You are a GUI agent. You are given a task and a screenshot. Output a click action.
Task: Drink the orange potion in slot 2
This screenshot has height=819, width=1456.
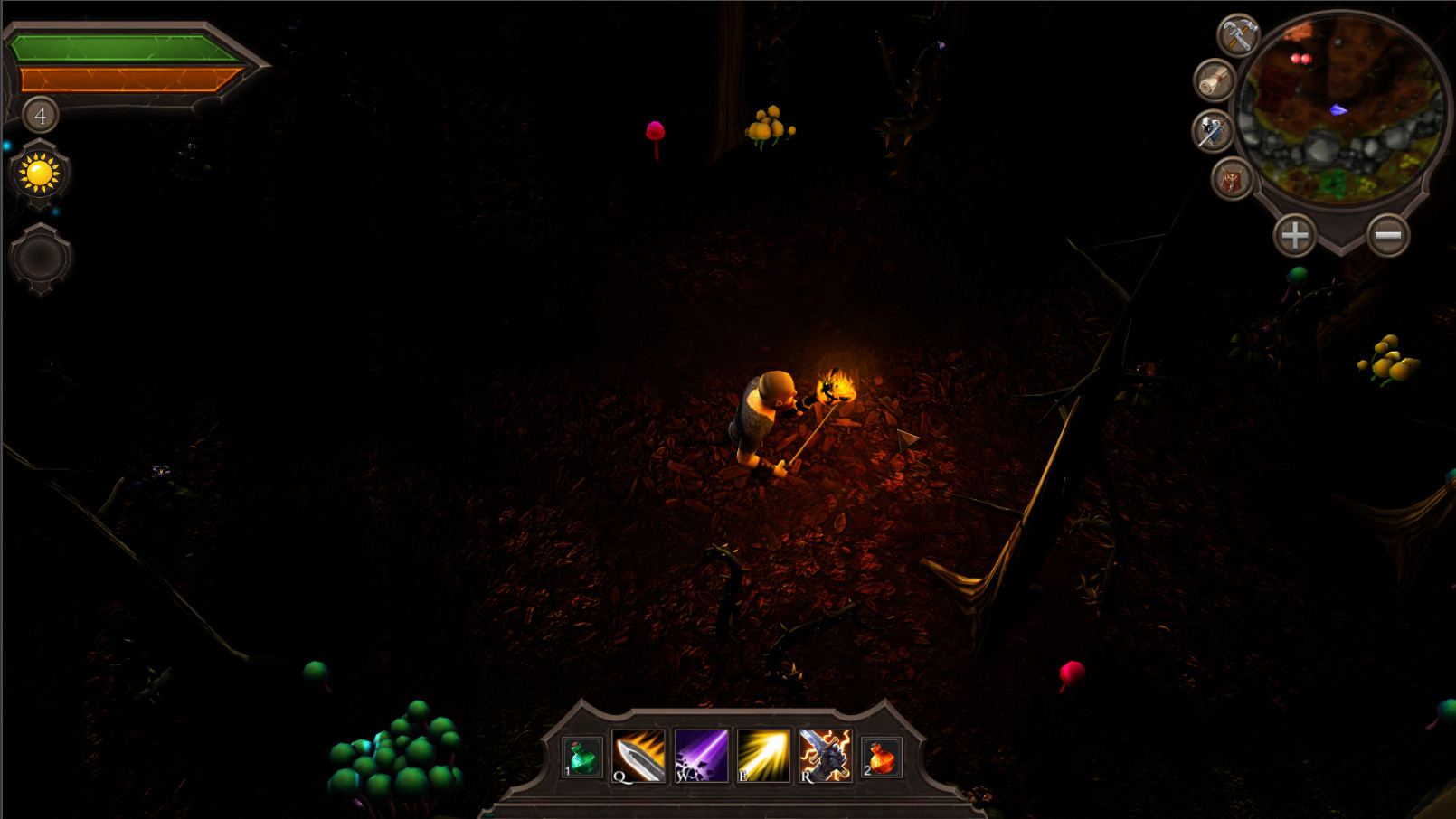click(x=883, y=759)
